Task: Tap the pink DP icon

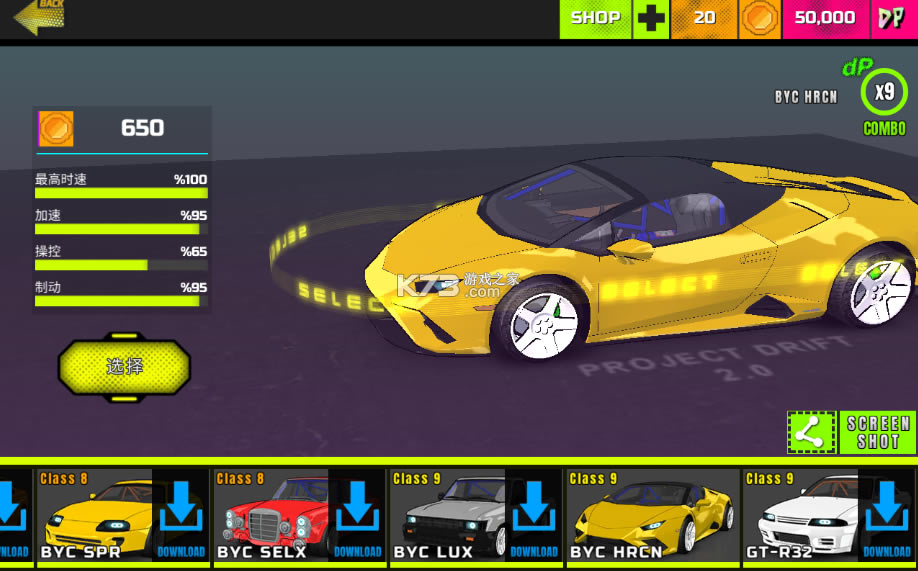Action: tap(890, 18)
